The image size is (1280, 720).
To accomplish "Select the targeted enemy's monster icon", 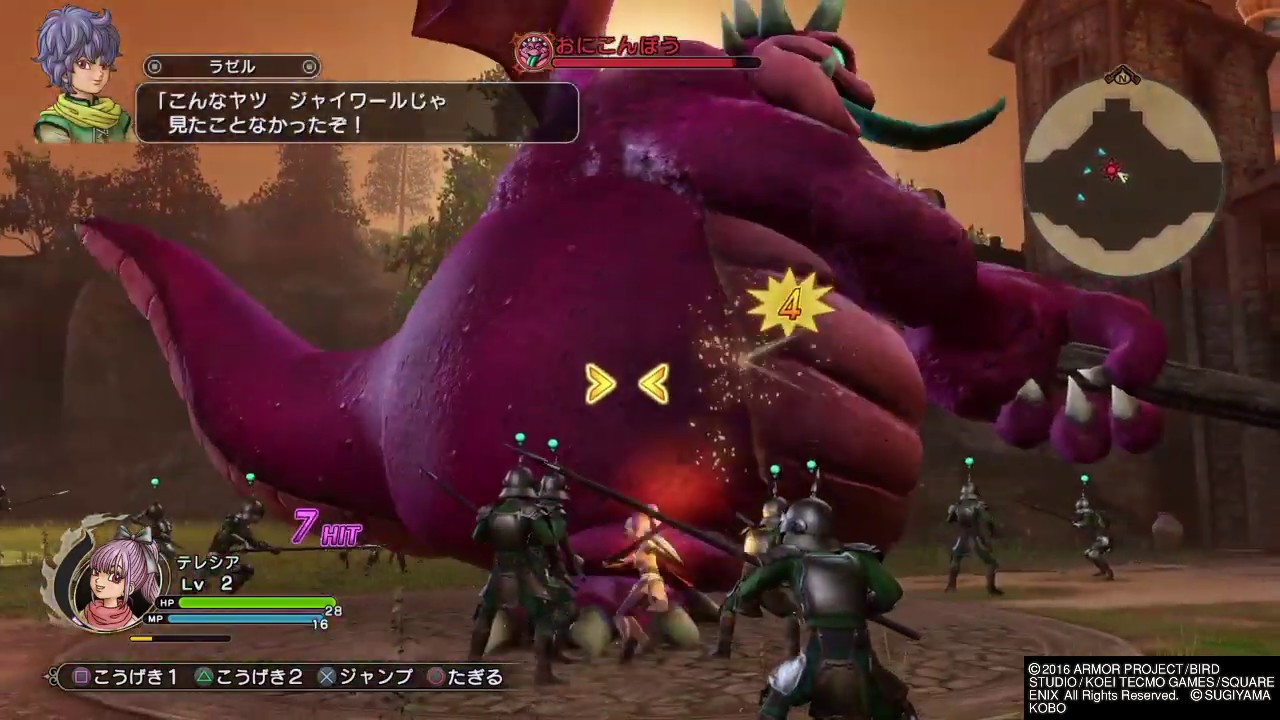I will pos(532,52).
